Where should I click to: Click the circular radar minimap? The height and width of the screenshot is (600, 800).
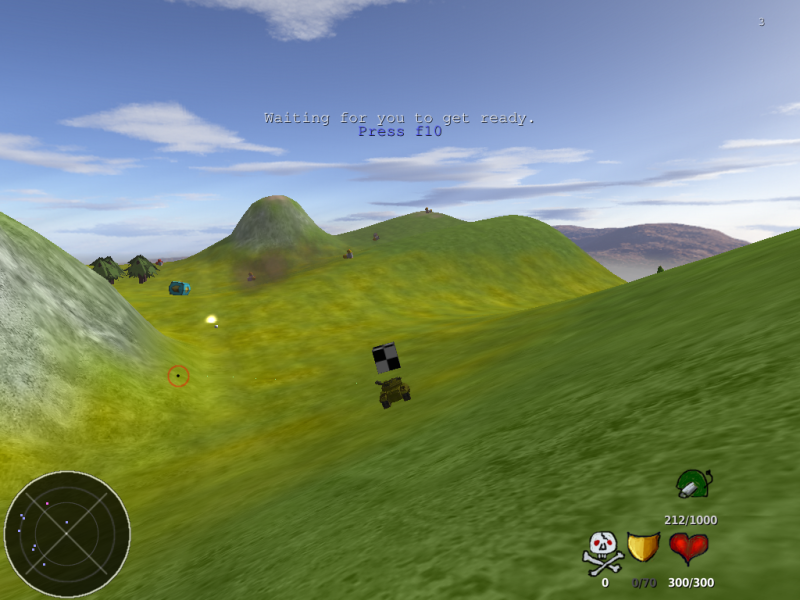pos(67,534)
